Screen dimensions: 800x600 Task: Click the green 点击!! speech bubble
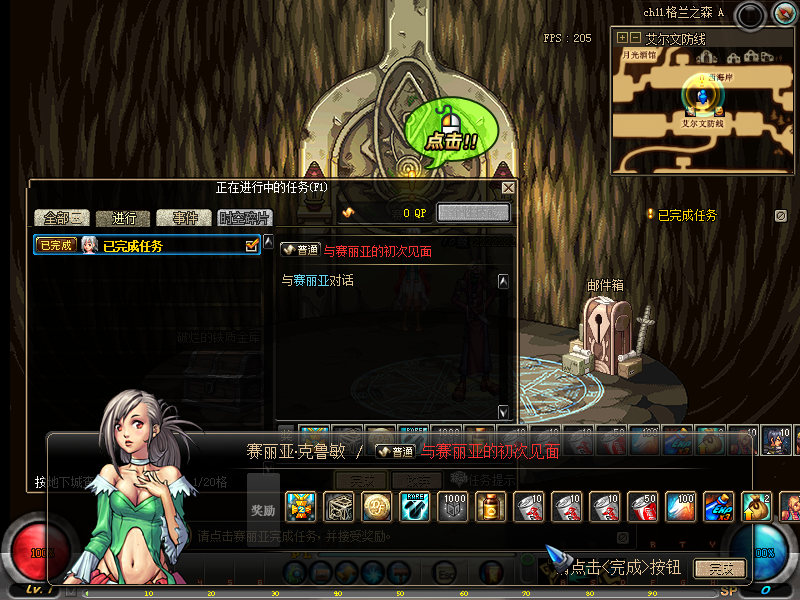coord(446,130)
